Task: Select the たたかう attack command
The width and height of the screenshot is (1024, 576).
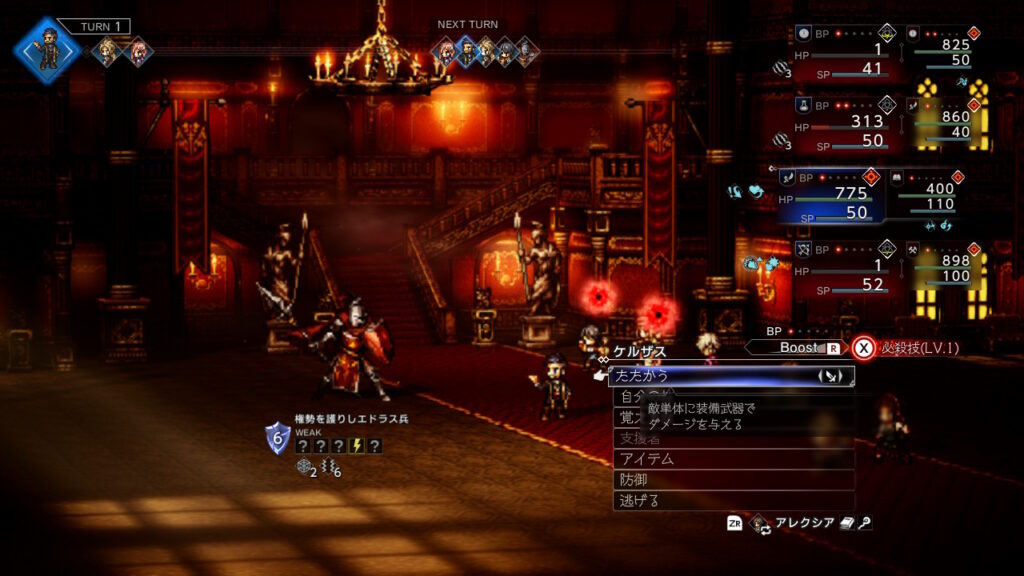Action: 700,376
